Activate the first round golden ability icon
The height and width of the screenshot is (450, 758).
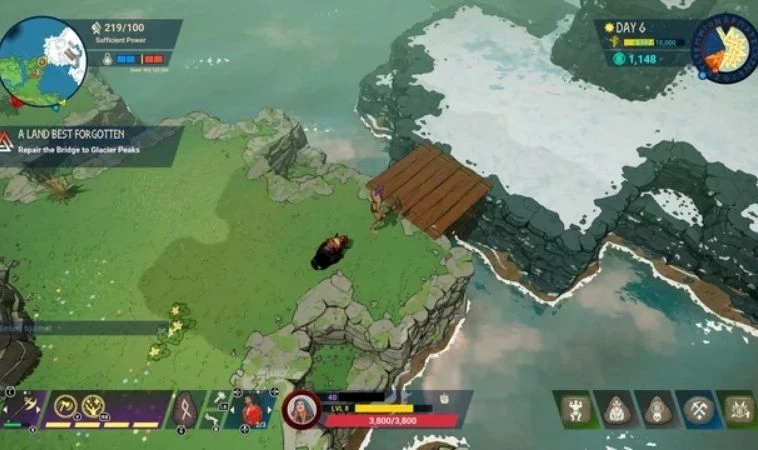point(66,405)
